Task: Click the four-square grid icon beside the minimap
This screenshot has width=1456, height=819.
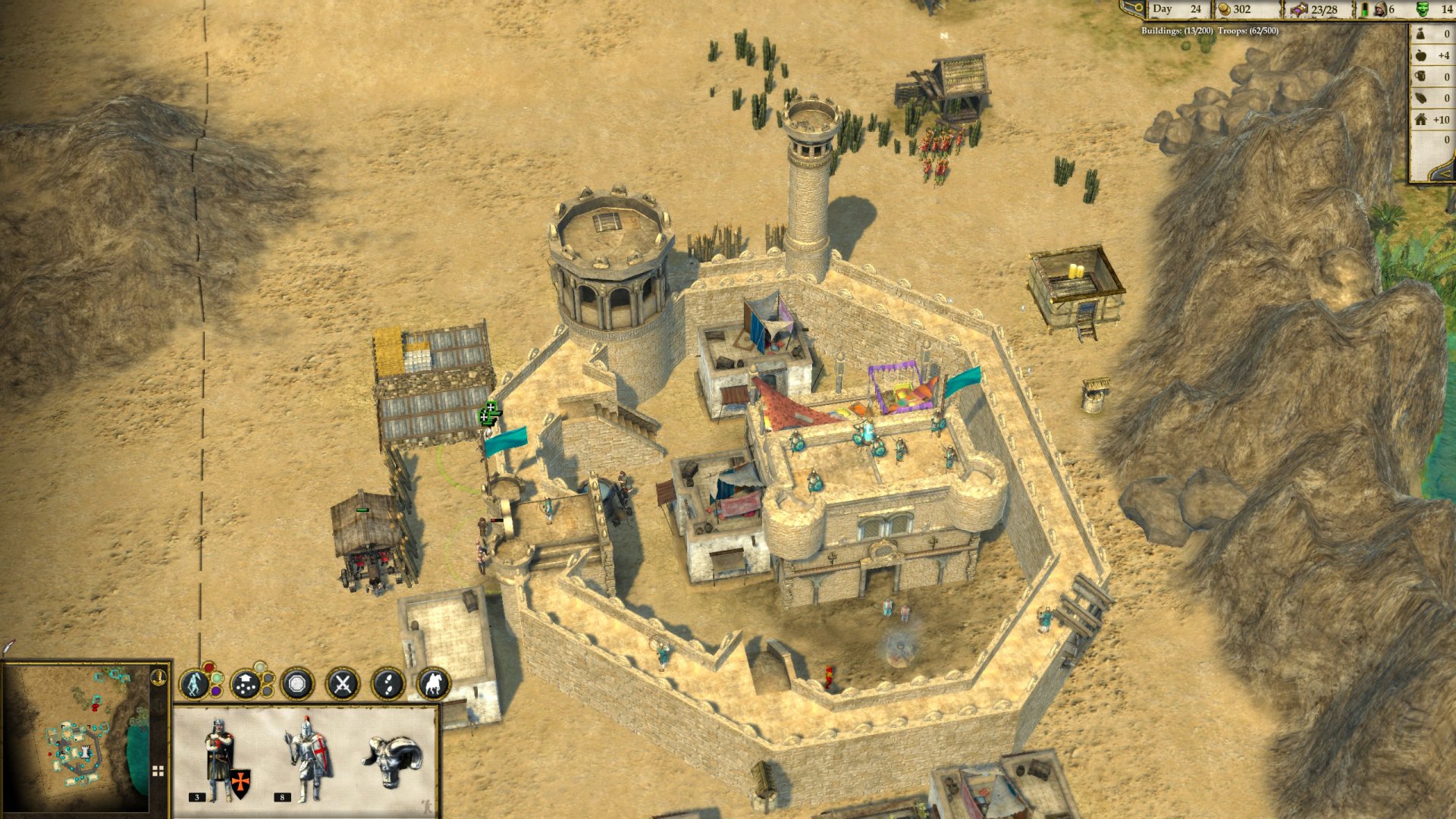Action: point(158,771)
